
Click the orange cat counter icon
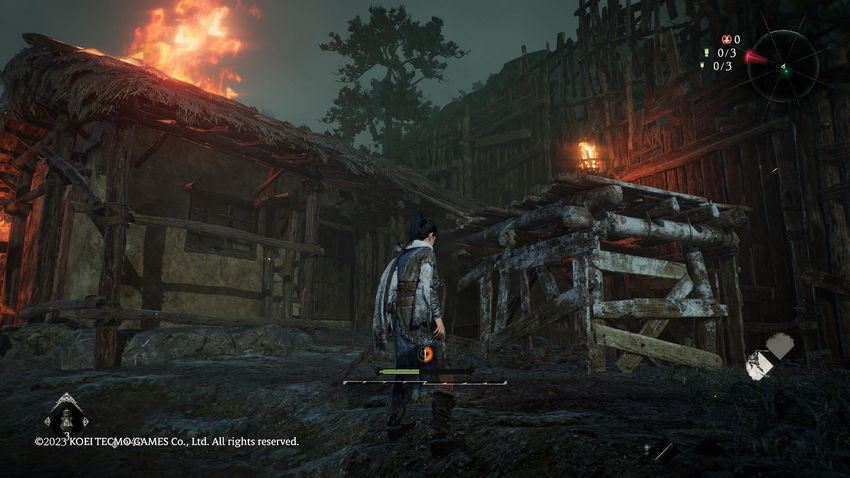point(726,39)
